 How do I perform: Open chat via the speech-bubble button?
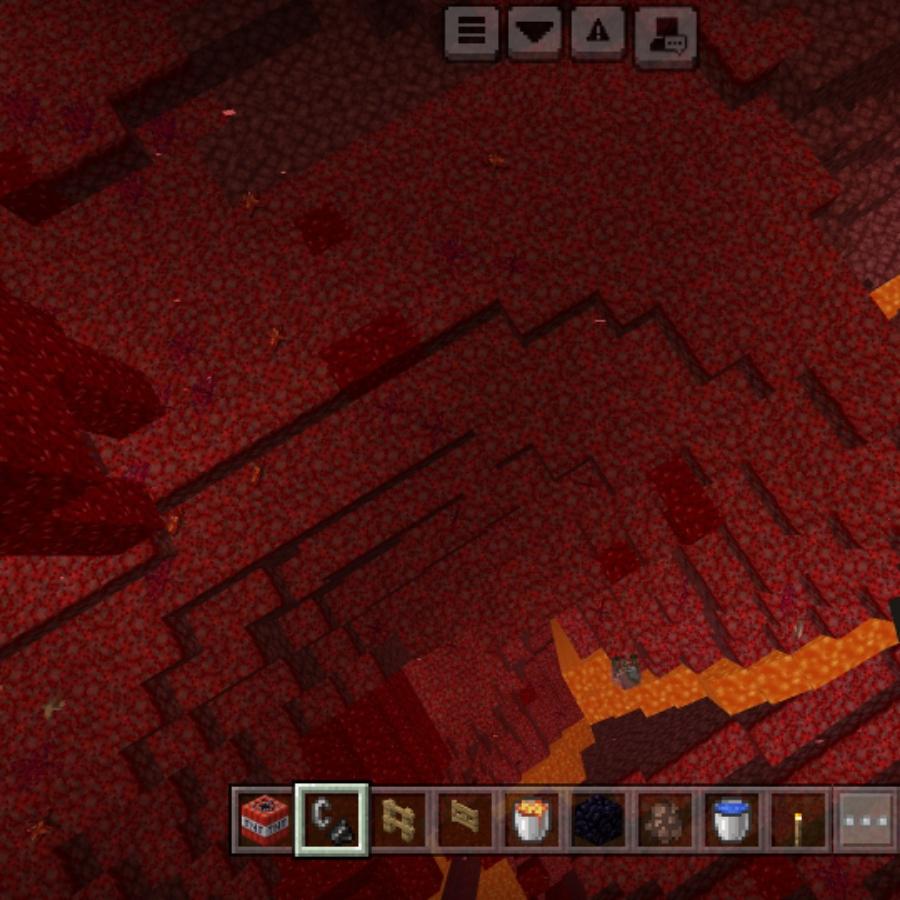tap(665, 34)
